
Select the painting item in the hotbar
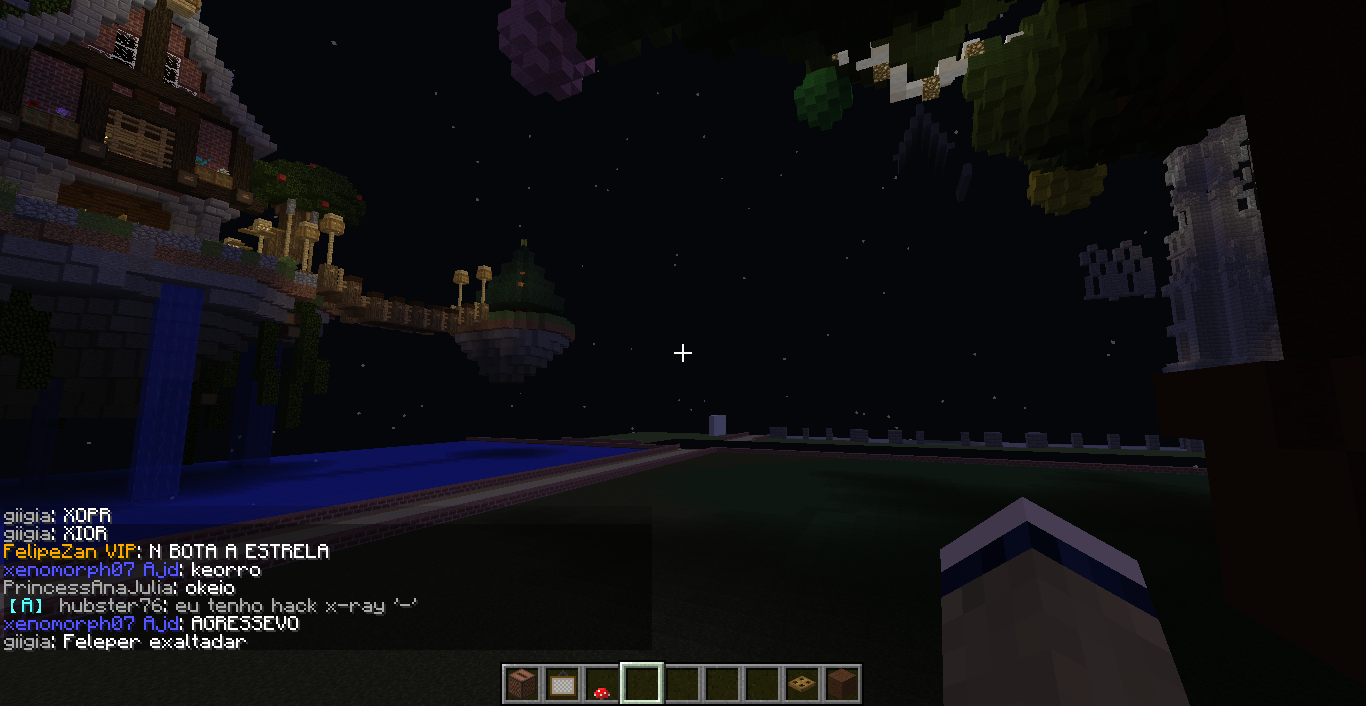560,684
